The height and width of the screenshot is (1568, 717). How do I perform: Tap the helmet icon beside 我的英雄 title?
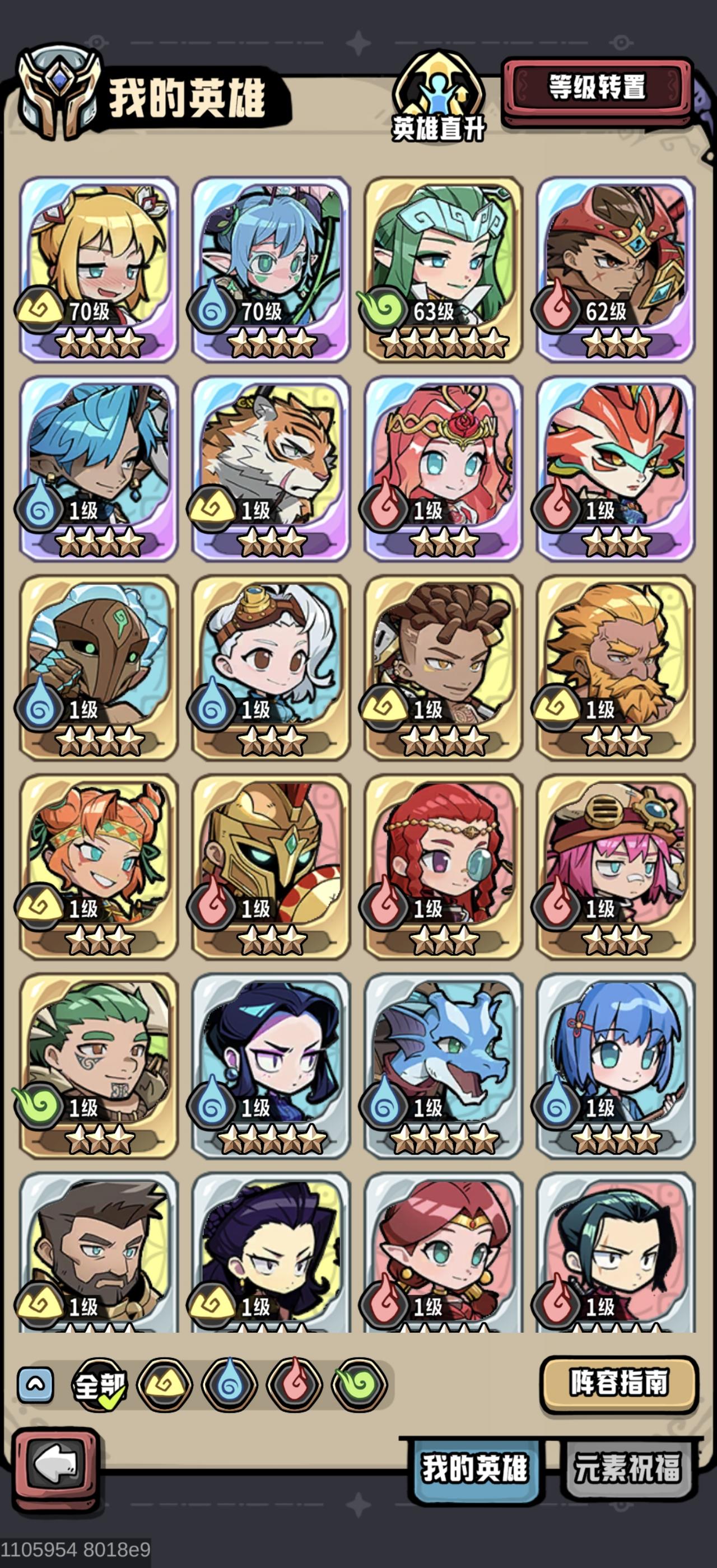(58, 91)
